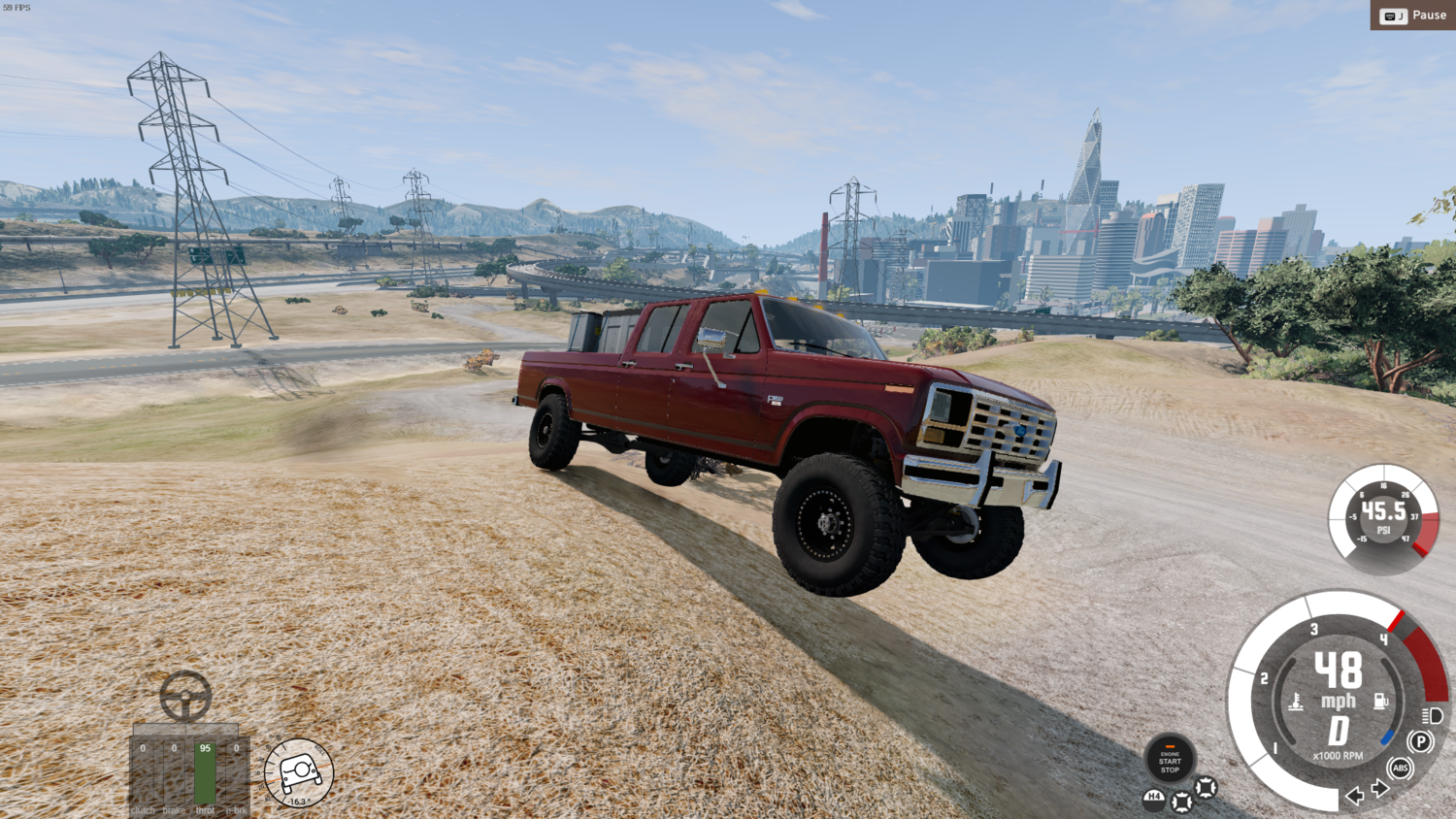Image resolution: width=1456 pixels, height=819 pixels.
Task: Click the x1000 RPM tachometer label
Action: coord(1338,755)
